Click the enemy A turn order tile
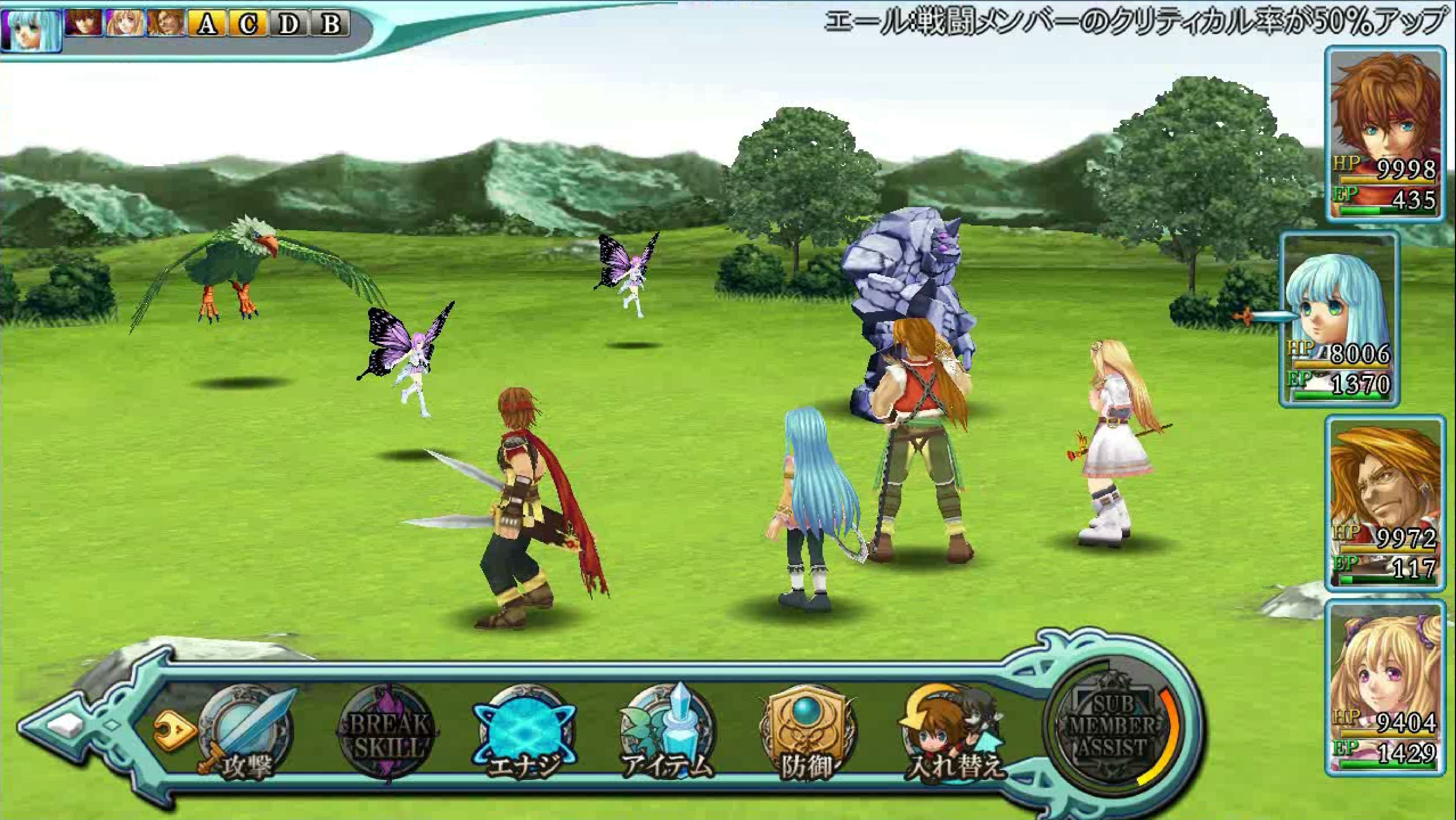The image size is (1456, 820). point(207,24)
